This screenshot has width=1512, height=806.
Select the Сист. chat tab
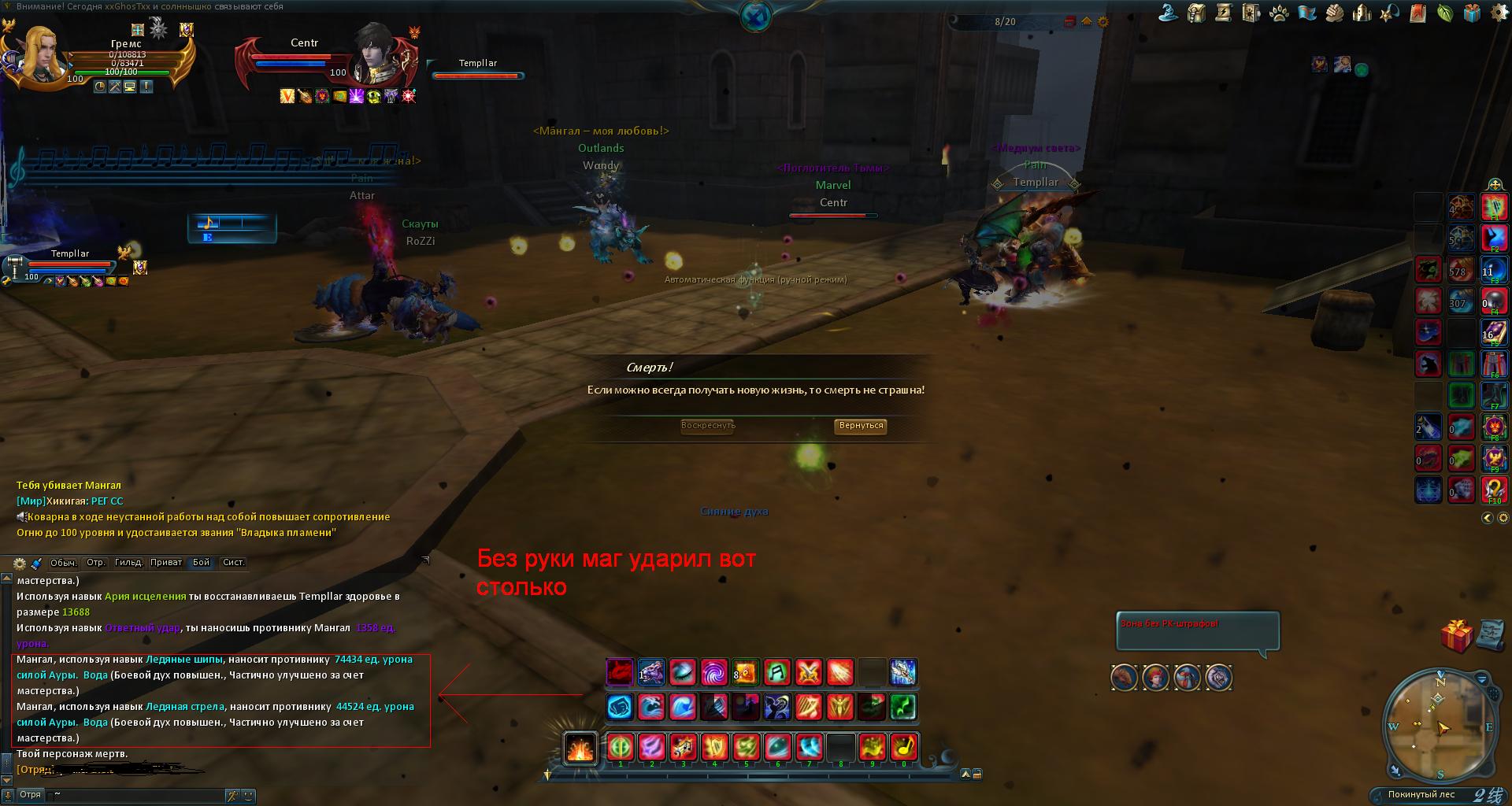(234, 562)
